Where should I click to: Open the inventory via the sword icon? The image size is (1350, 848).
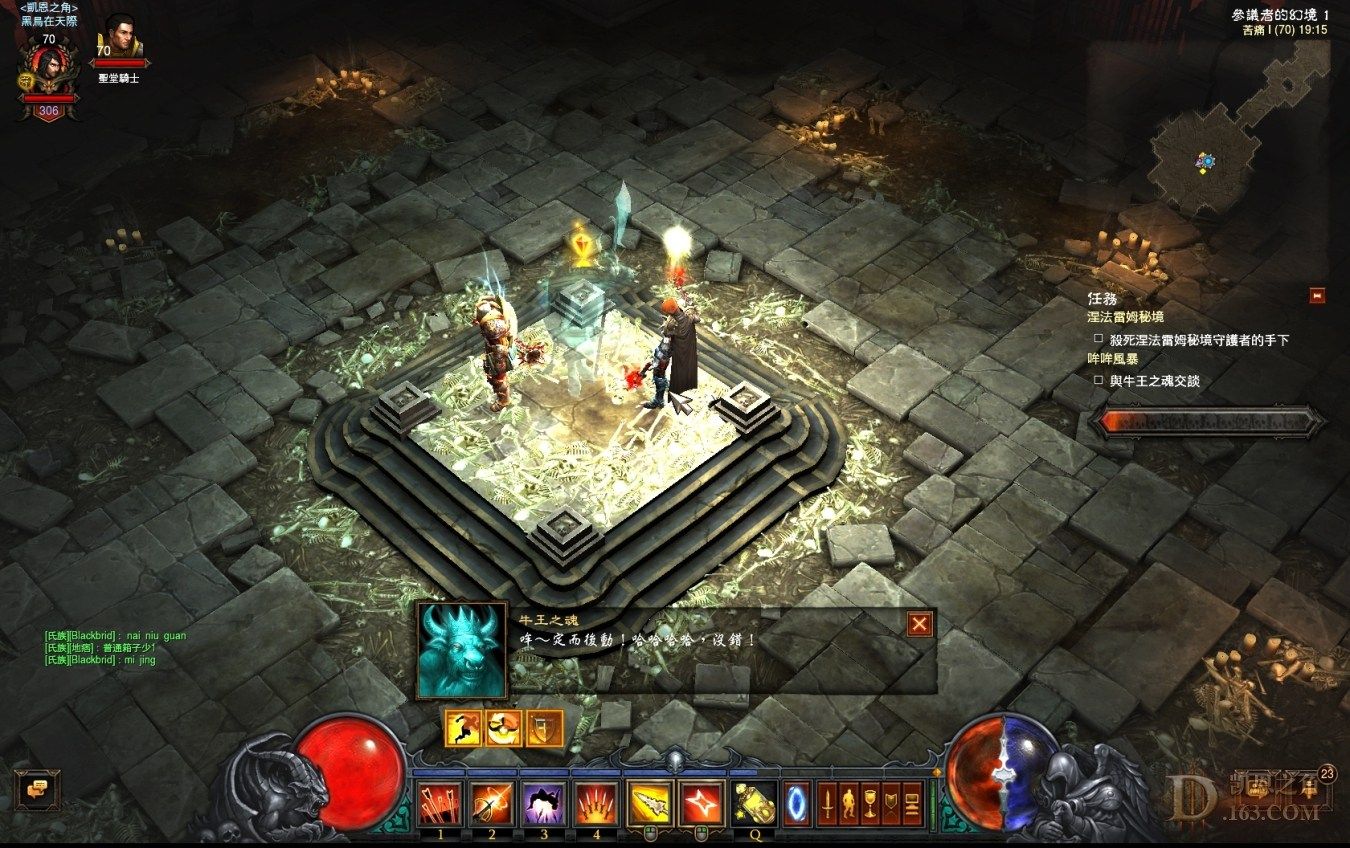click(x=828, y=804)
